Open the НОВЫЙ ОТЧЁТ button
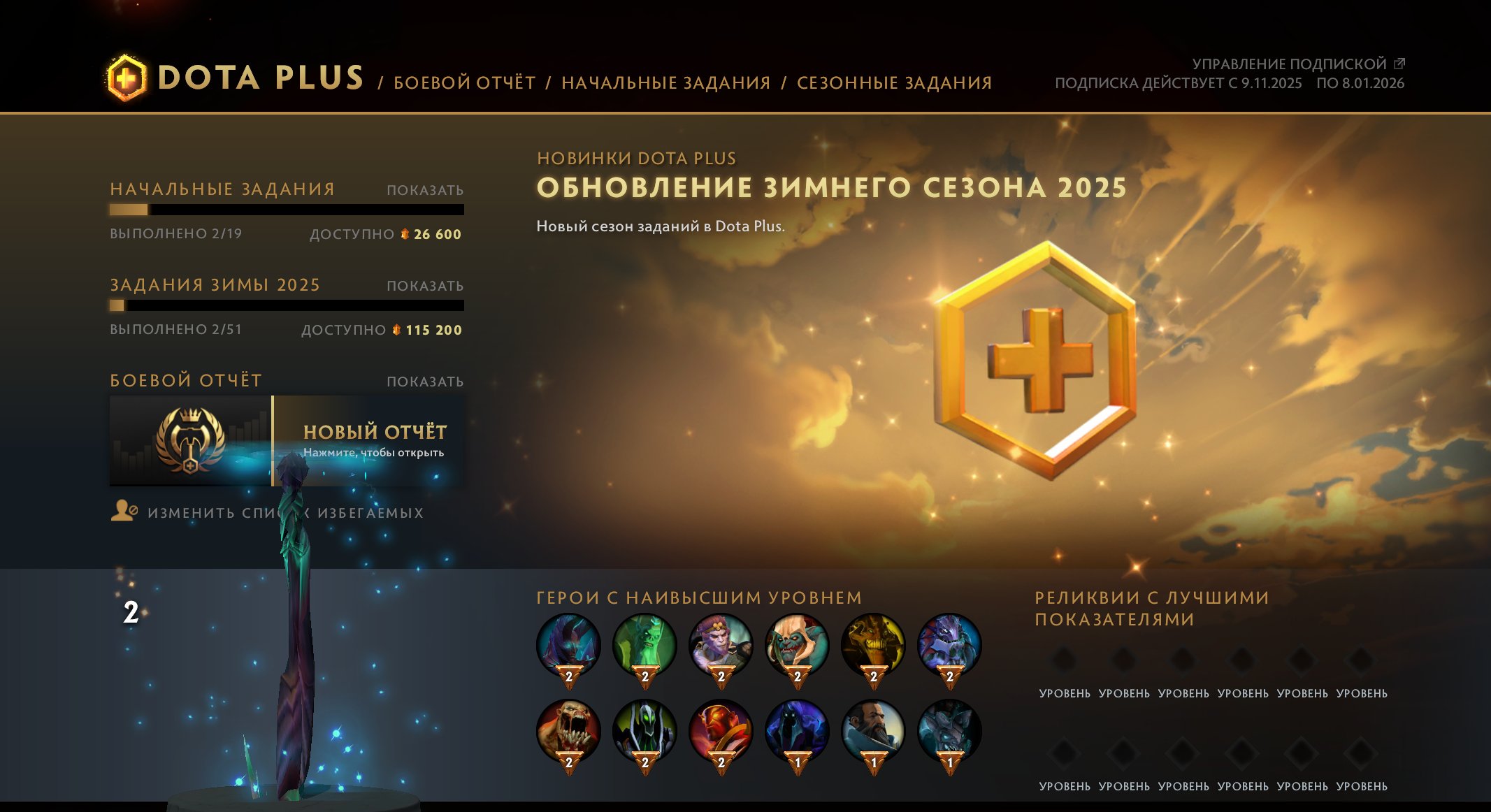Image resolution: width=1491 pixels, height=812 pixels. (x=375, y=433)
